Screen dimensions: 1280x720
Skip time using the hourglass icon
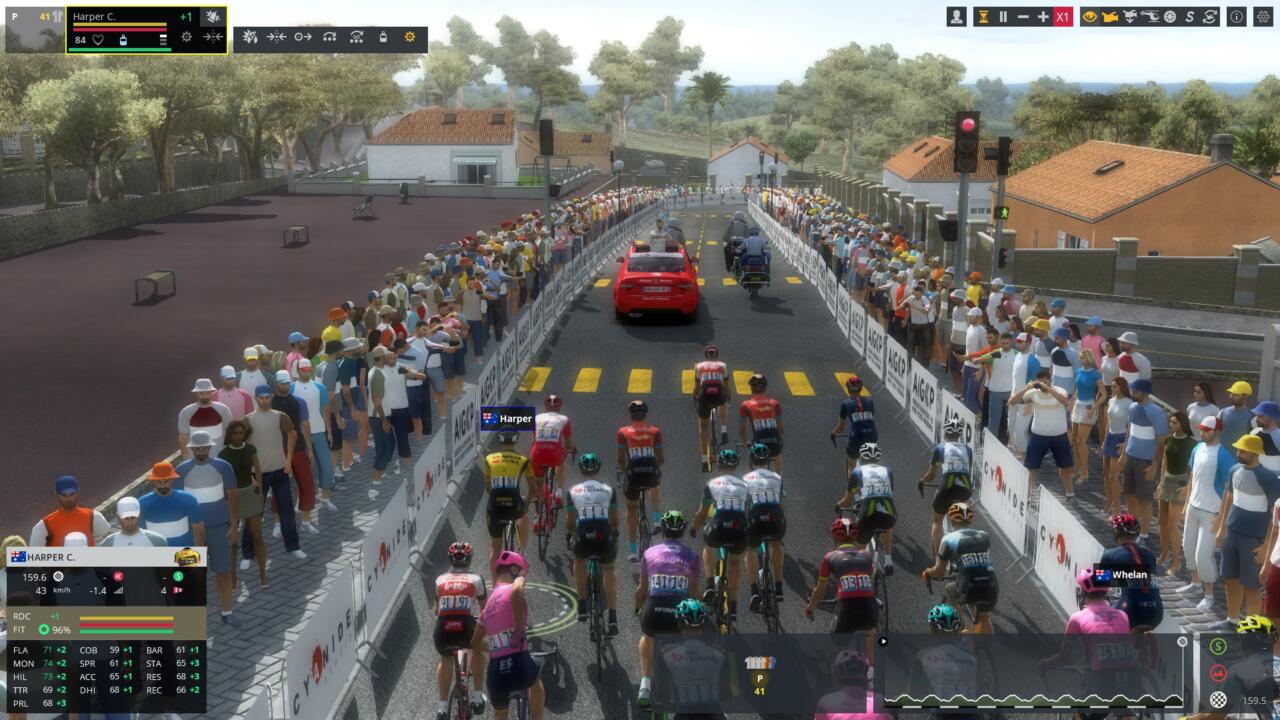983,16
